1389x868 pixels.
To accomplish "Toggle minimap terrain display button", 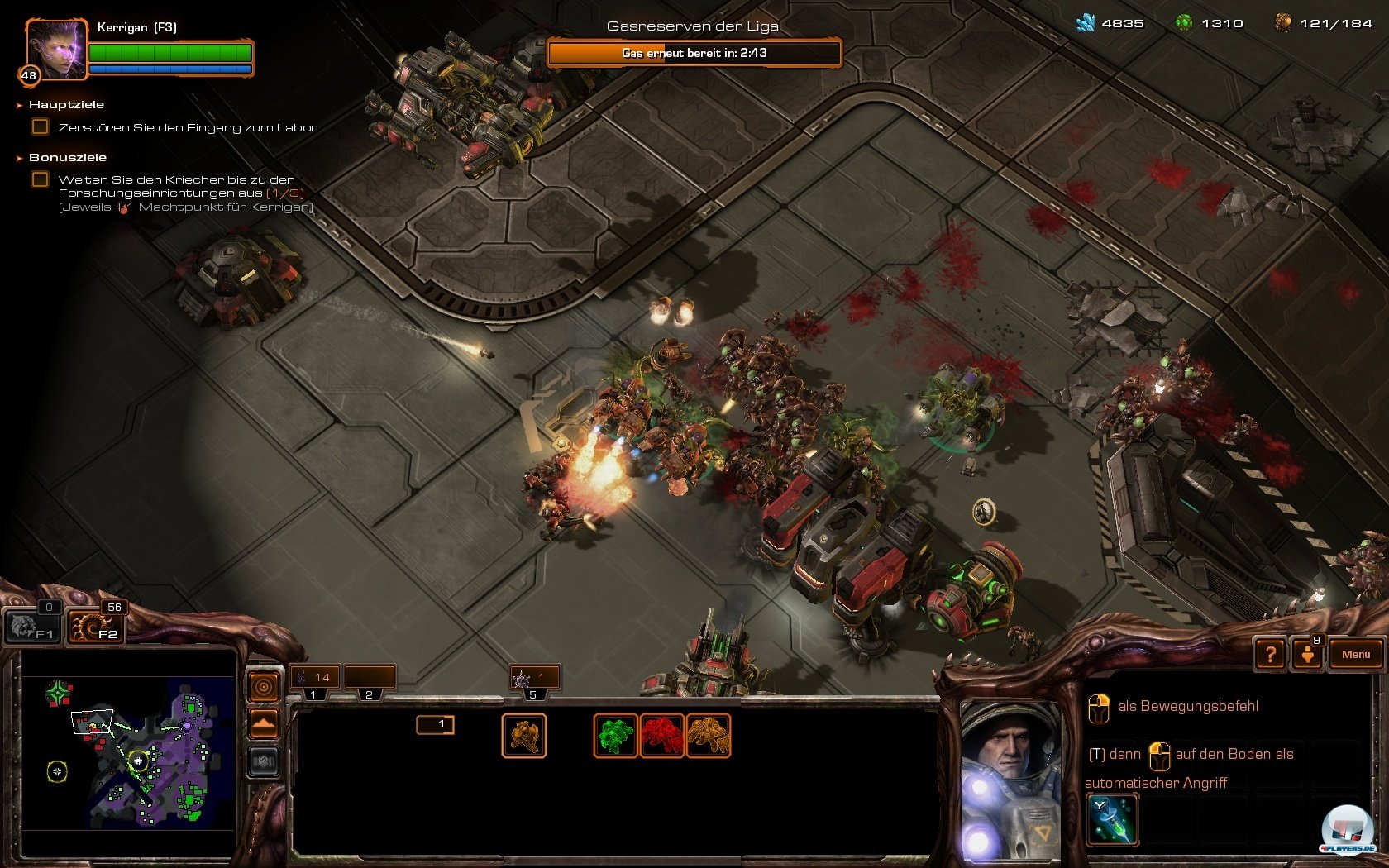I will coord(264,724).
